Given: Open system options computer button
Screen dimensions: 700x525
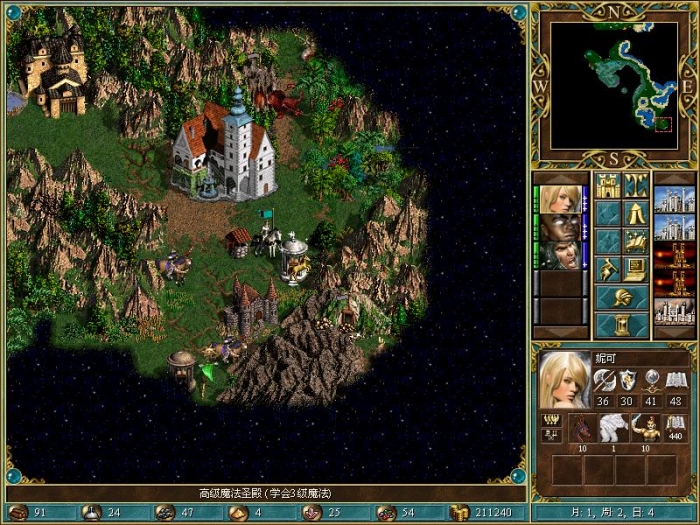Looking at the screenshot, I should (x=636, y=269).
